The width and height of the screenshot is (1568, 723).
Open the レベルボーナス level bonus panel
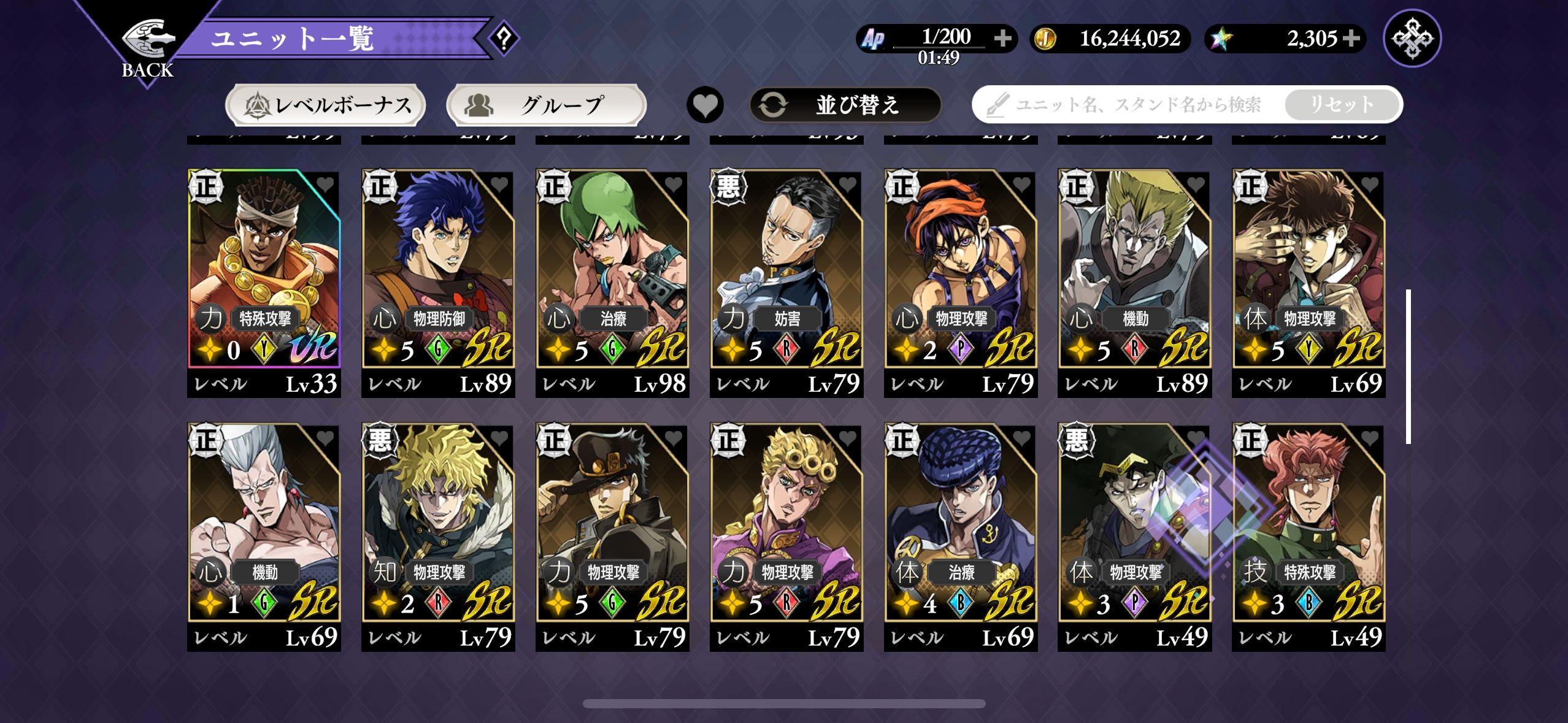326,105
